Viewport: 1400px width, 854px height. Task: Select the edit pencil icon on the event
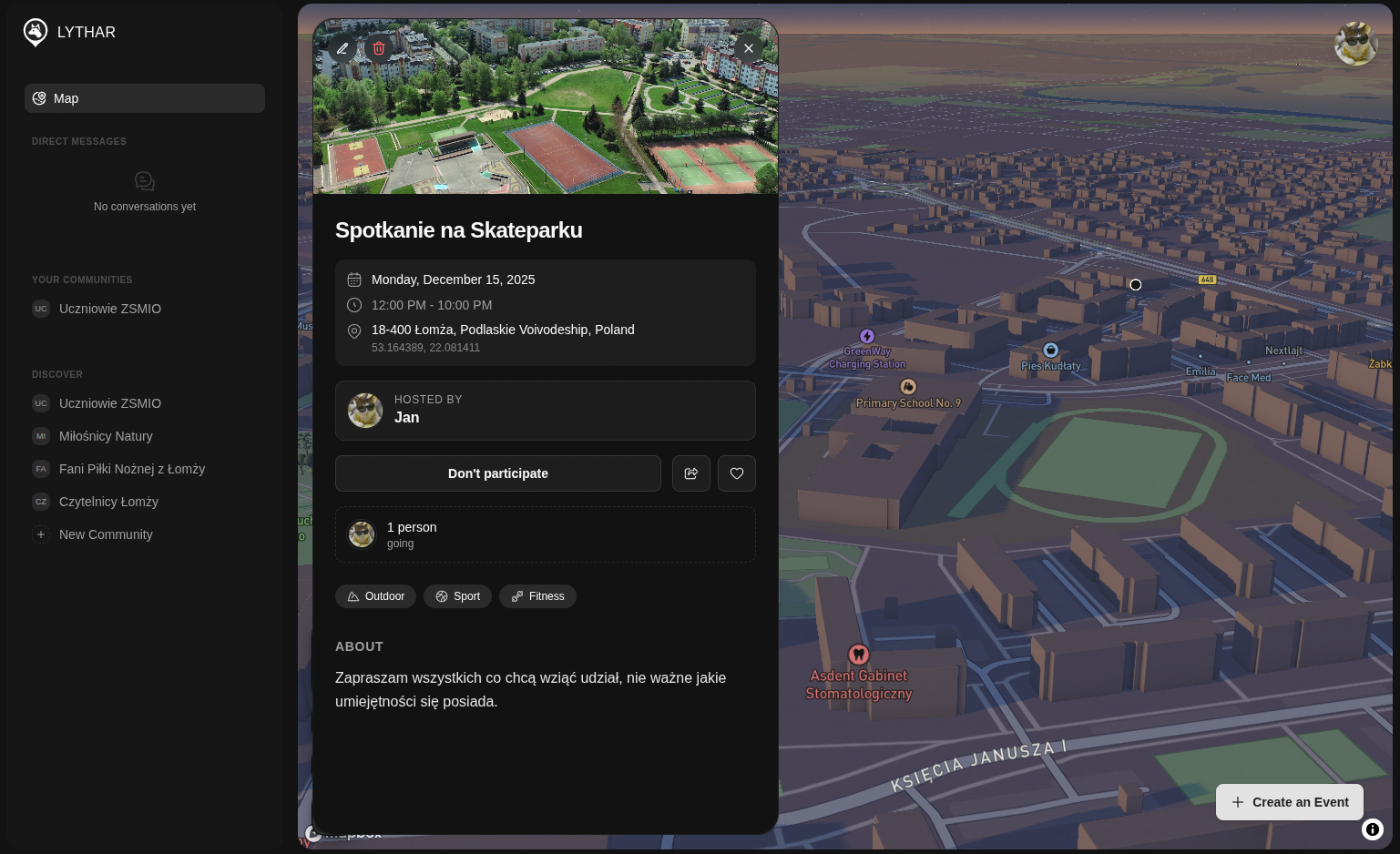click(342, 48)
